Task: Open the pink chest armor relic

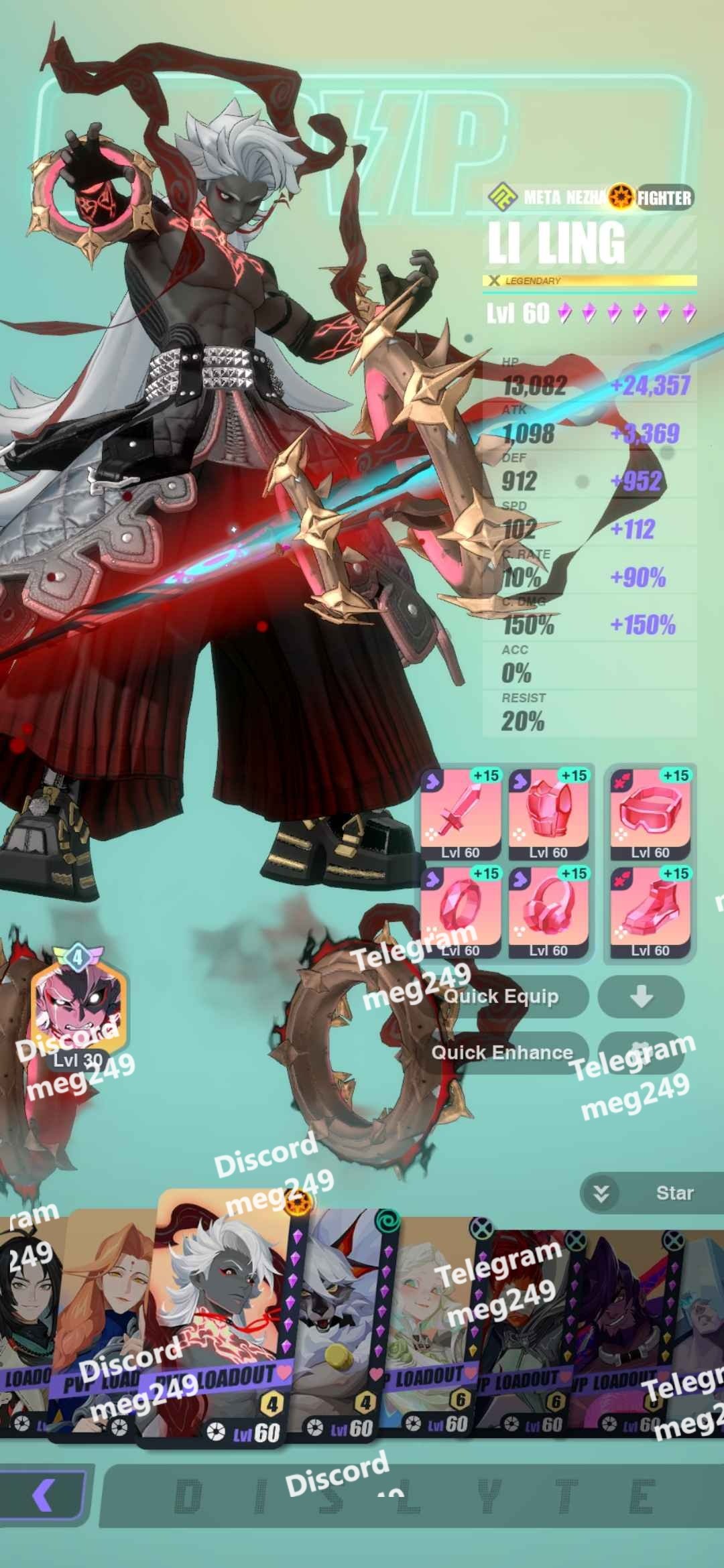Action: click(548, 814)
